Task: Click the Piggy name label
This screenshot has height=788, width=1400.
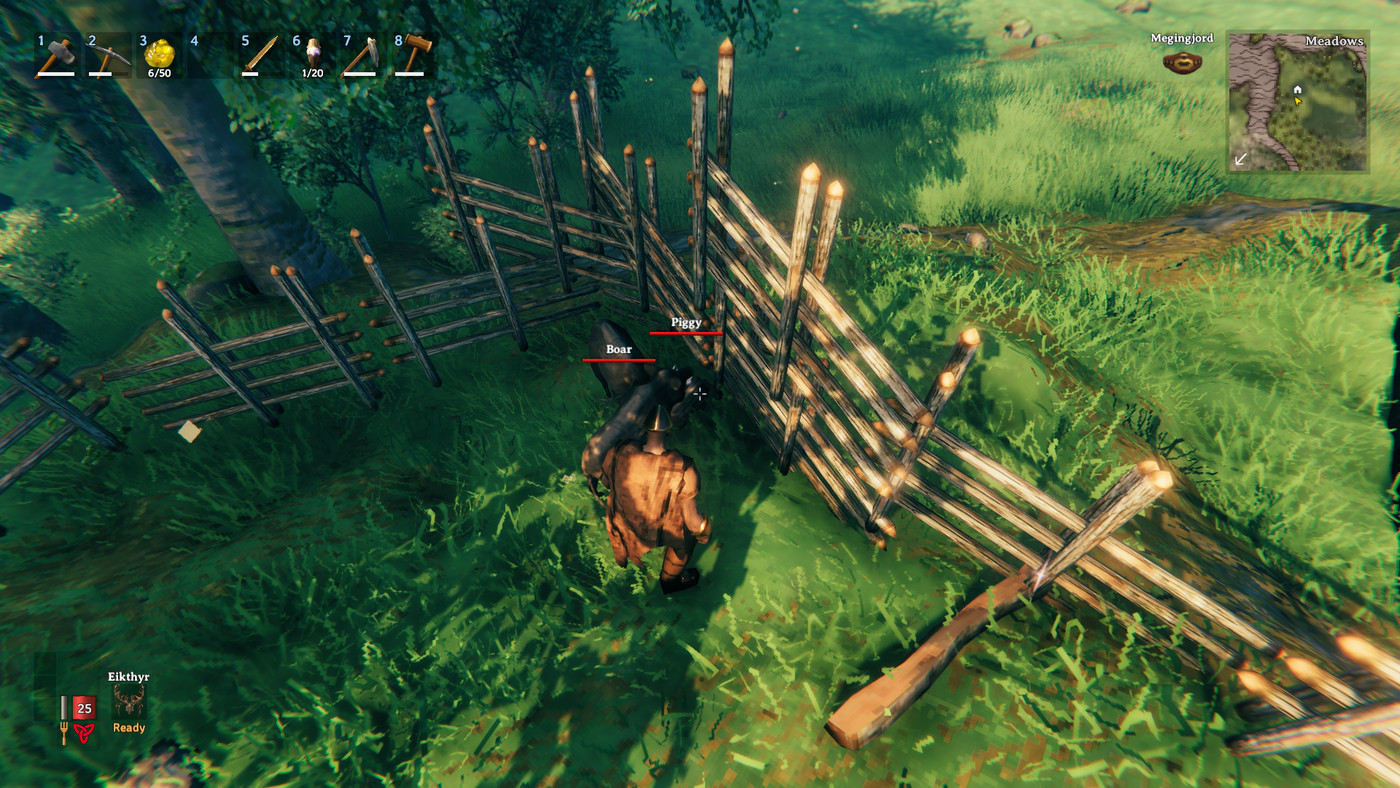Action: tap(686, 321)
